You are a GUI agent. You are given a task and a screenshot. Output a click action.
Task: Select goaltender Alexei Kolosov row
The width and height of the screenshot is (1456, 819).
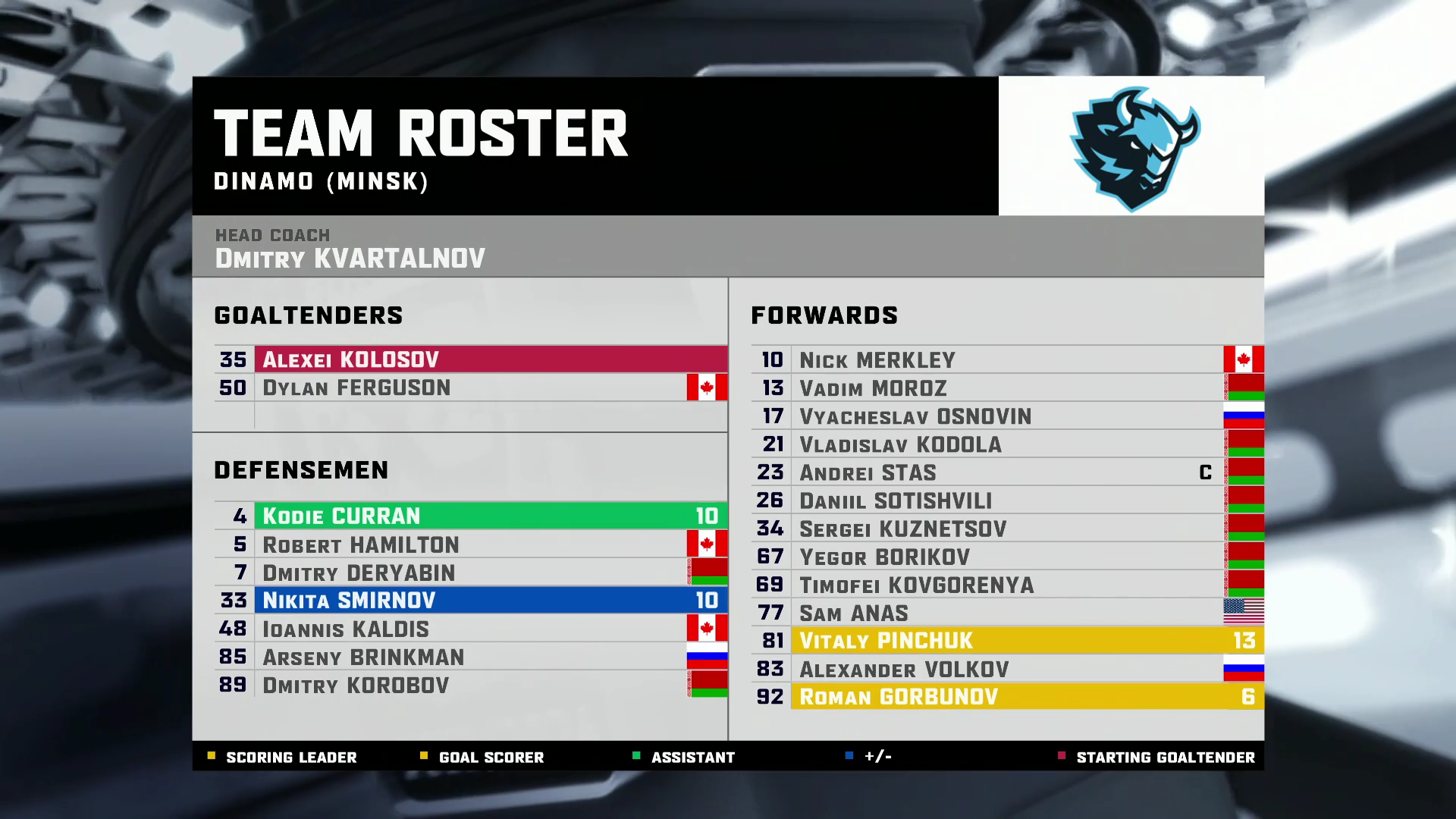470,359
